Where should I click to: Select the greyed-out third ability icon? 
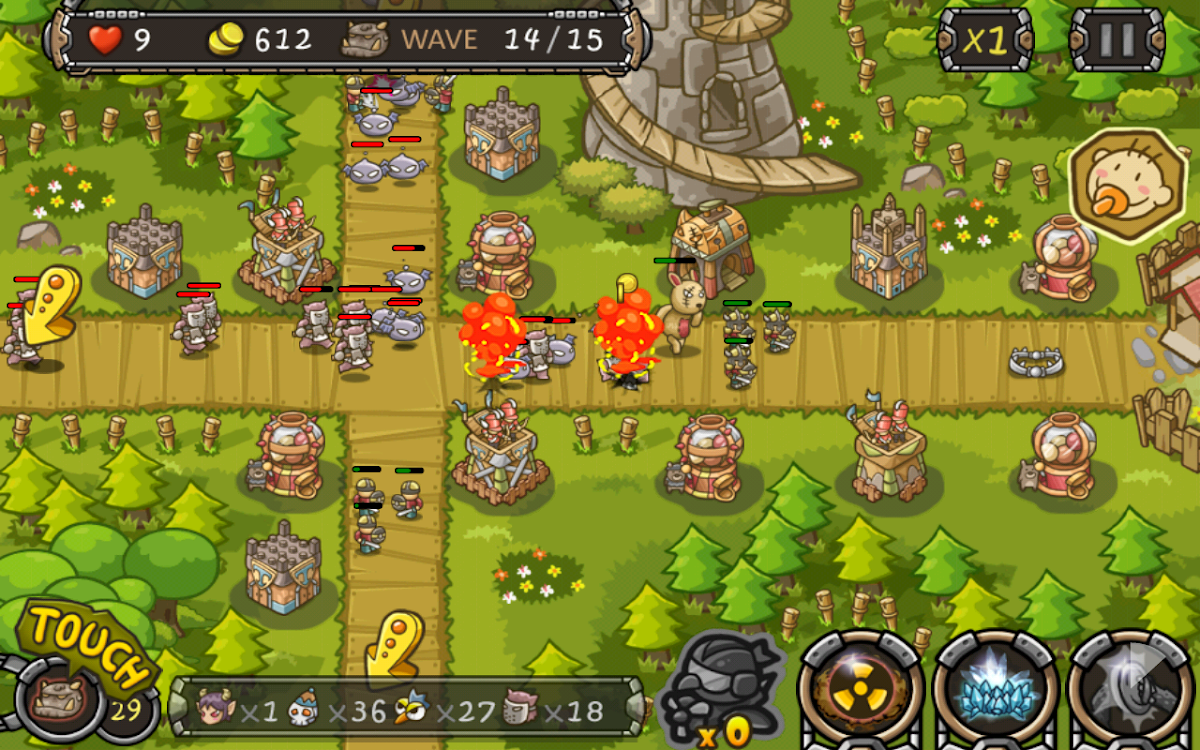(x=1131, y=690)
